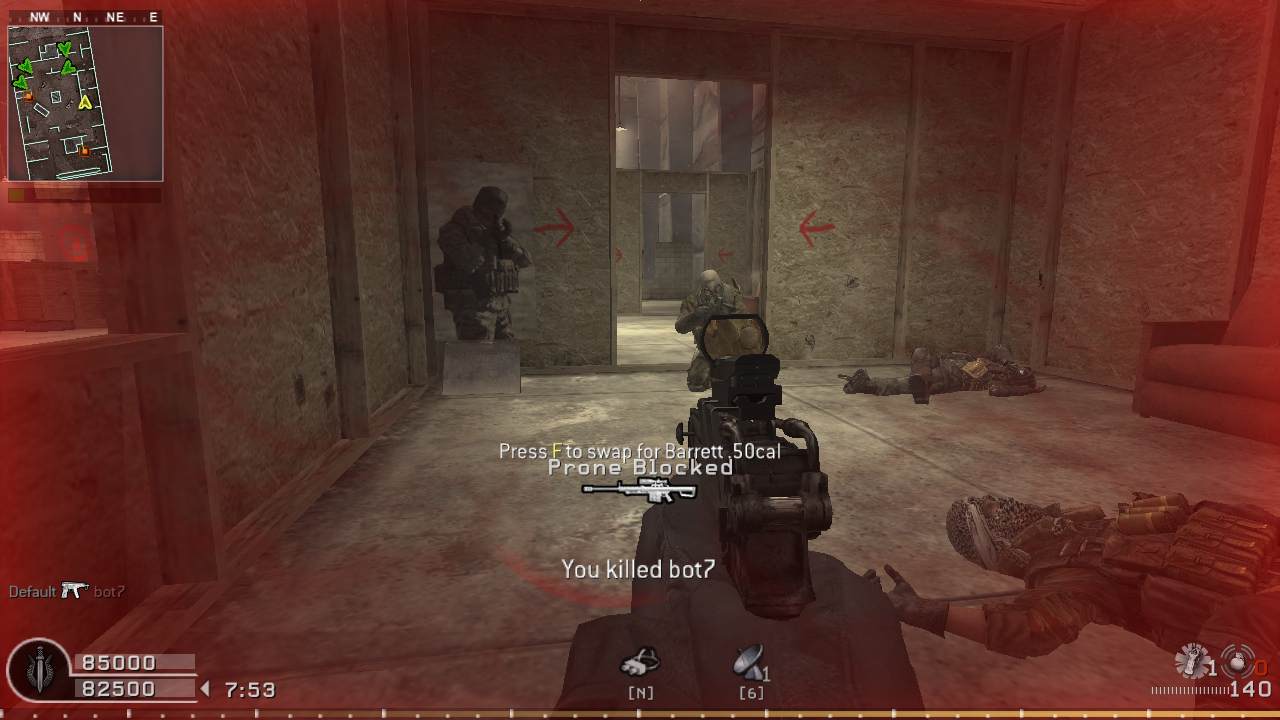Screen dimensions: 1280x720
Task: Click the minimap in the corner
Action: [x=85, y=103]
